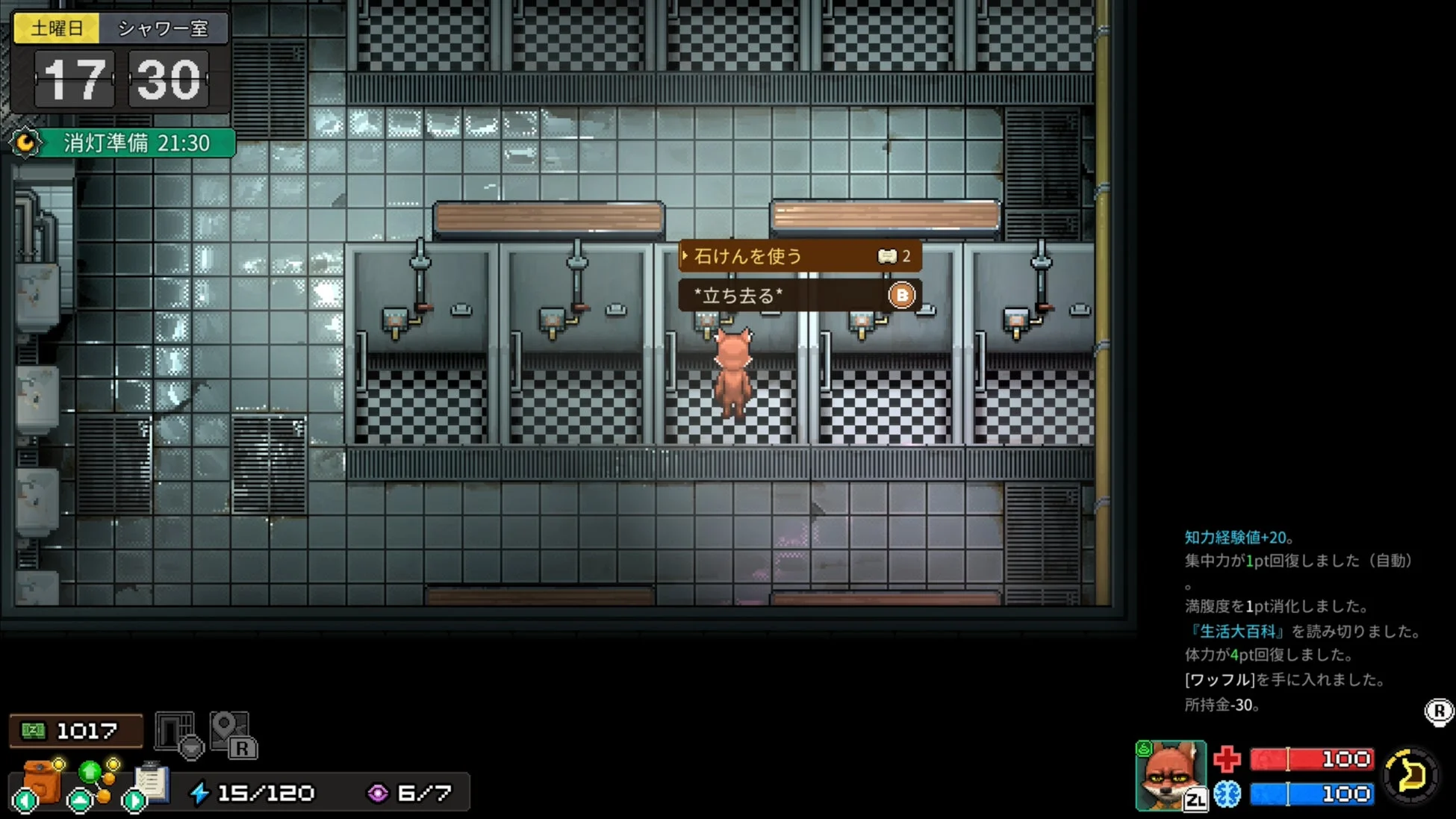The height and width of the screenshot is (819, 1456).
Task: Choose the 石けんを使う option
Action: (x=799, y=256)
